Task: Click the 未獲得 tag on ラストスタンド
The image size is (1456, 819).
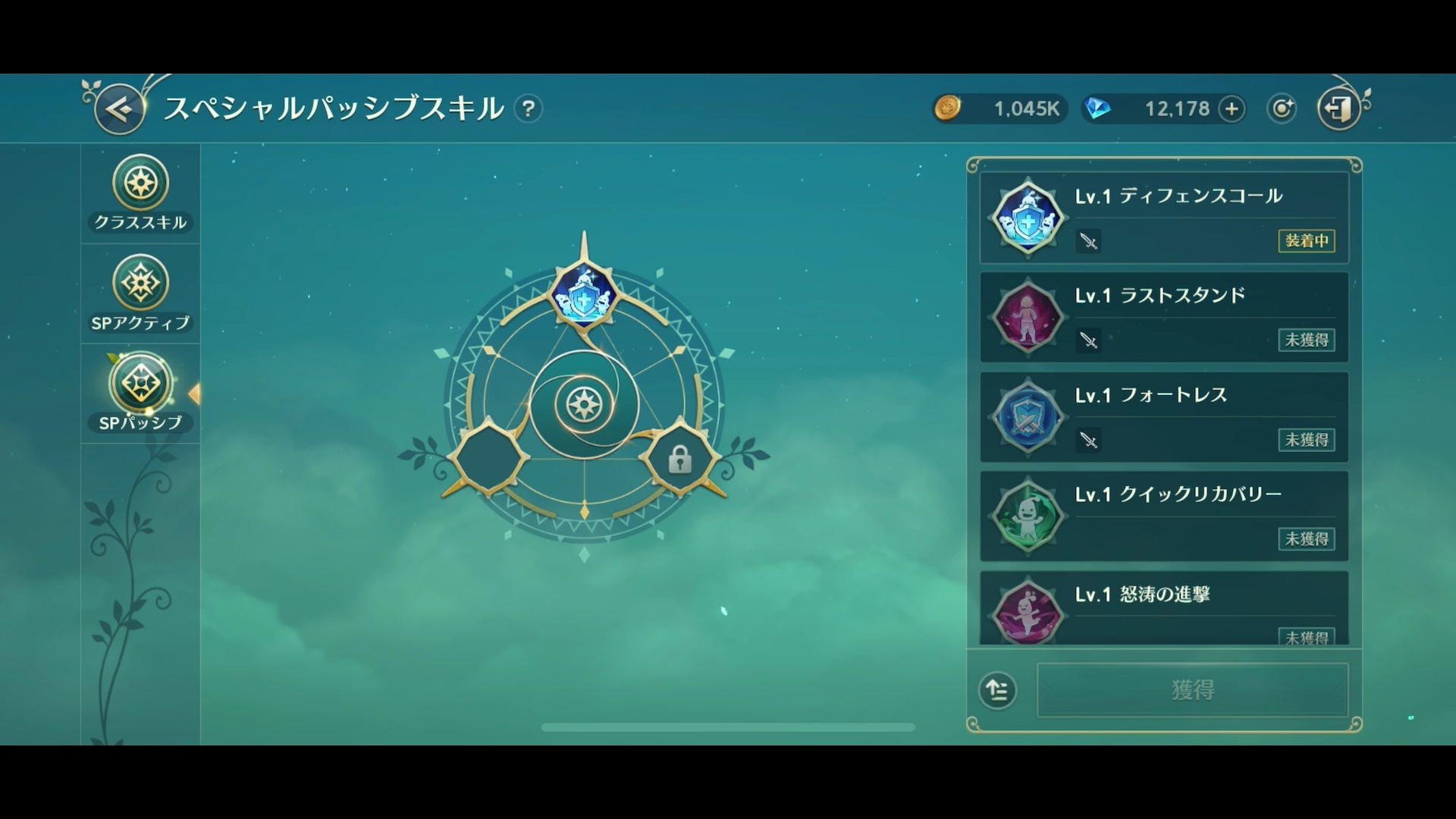Action: click(1306, 340)
